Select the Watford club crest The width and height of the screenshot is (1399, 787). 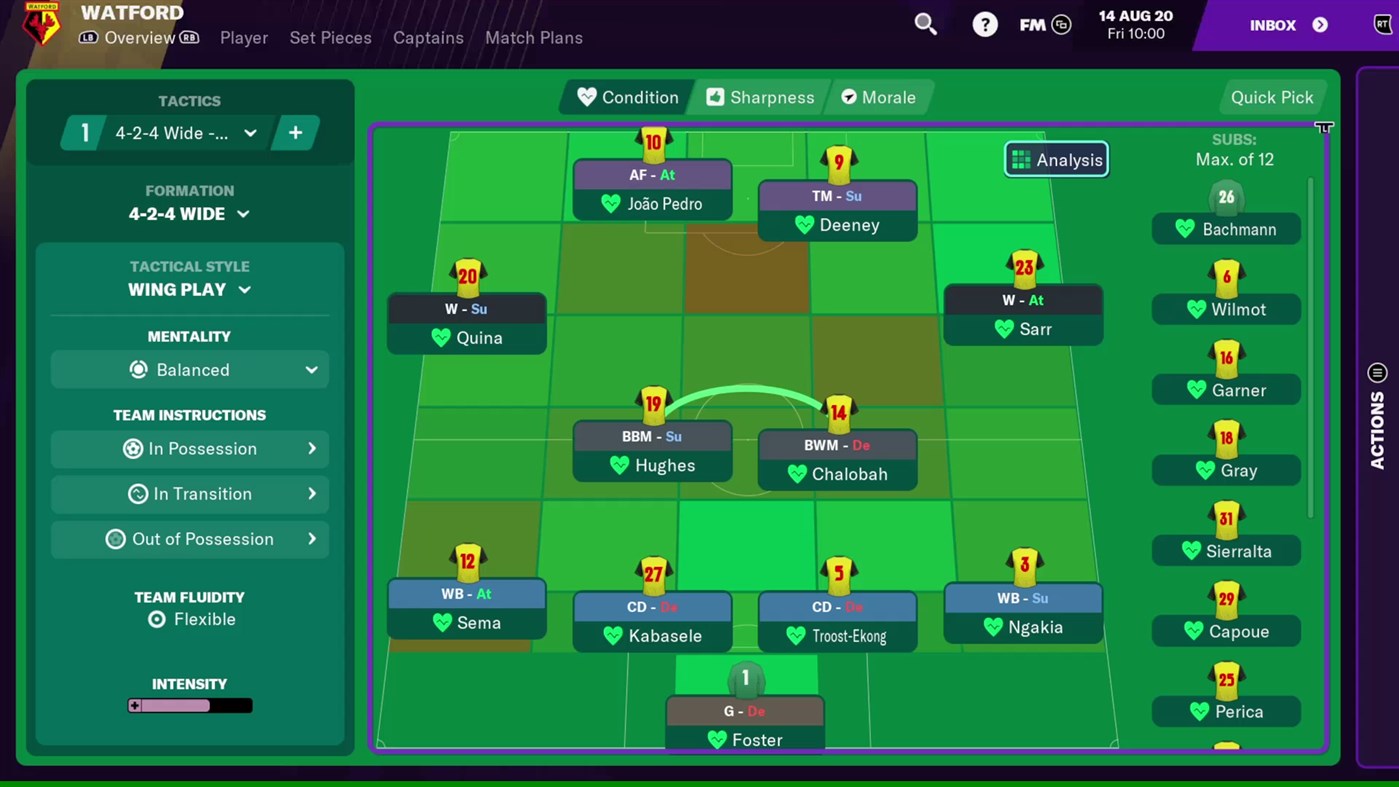click(x=41, y=24)
